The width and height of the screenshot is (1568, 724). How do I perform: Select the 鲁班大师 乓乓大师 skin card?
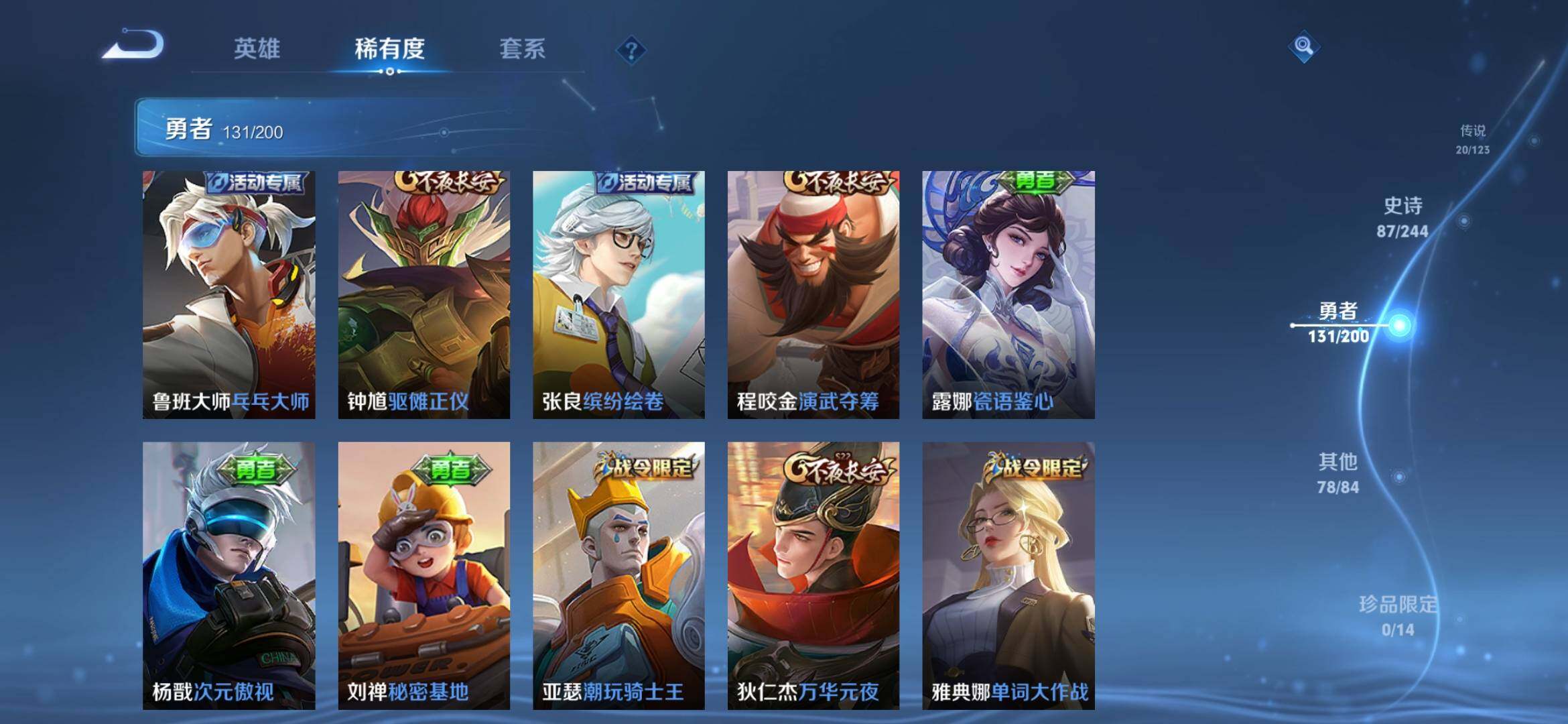click(229, 295)
